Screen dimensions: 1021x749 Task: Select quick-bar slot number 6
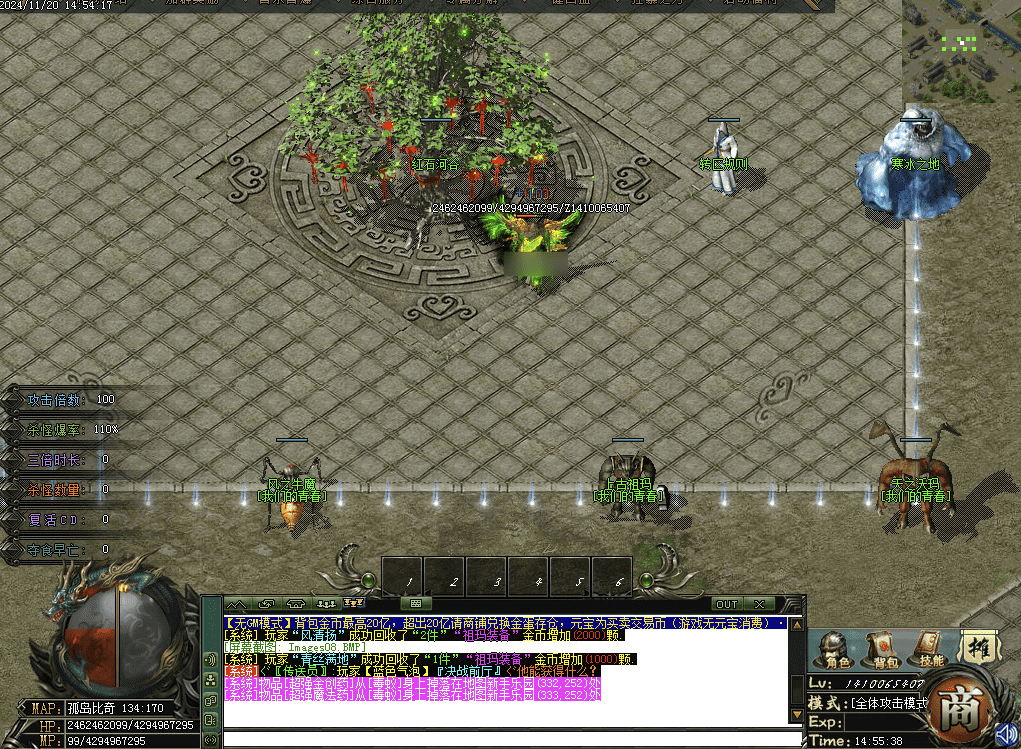(620, 579)
